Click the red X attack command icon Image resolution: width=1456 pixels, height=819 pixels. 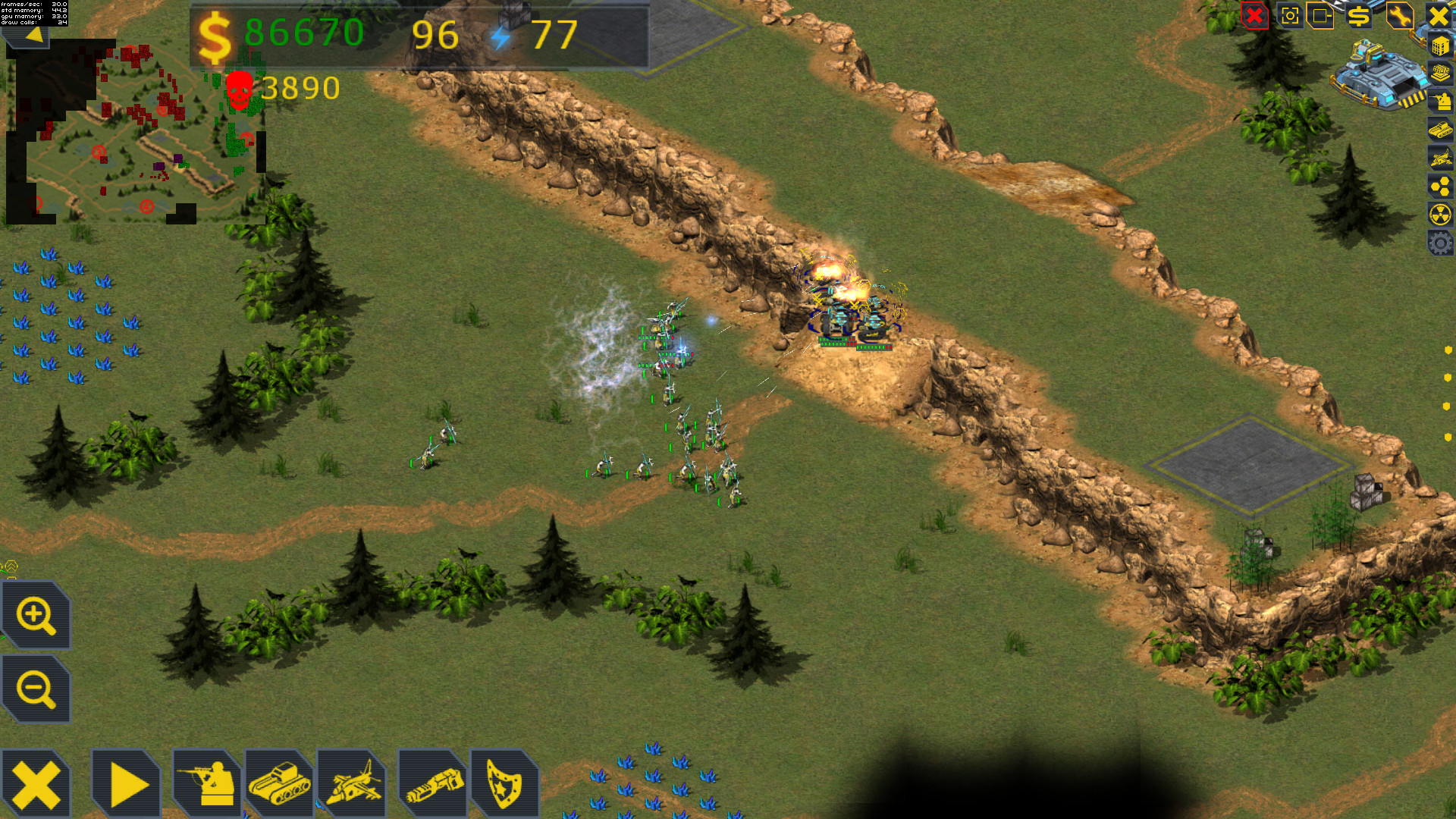[1254, 16]
